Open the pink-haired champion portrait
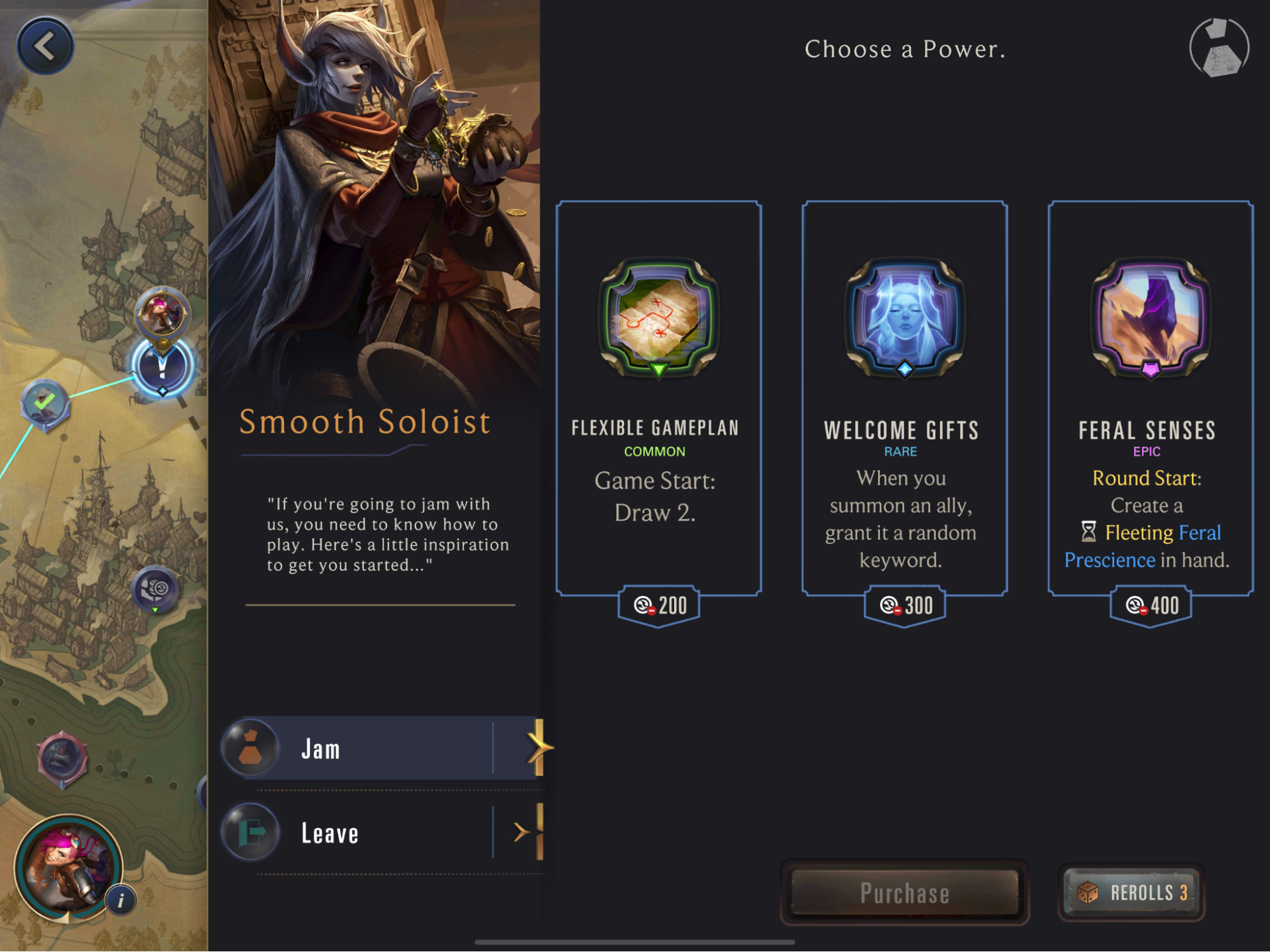 [67, 868]
